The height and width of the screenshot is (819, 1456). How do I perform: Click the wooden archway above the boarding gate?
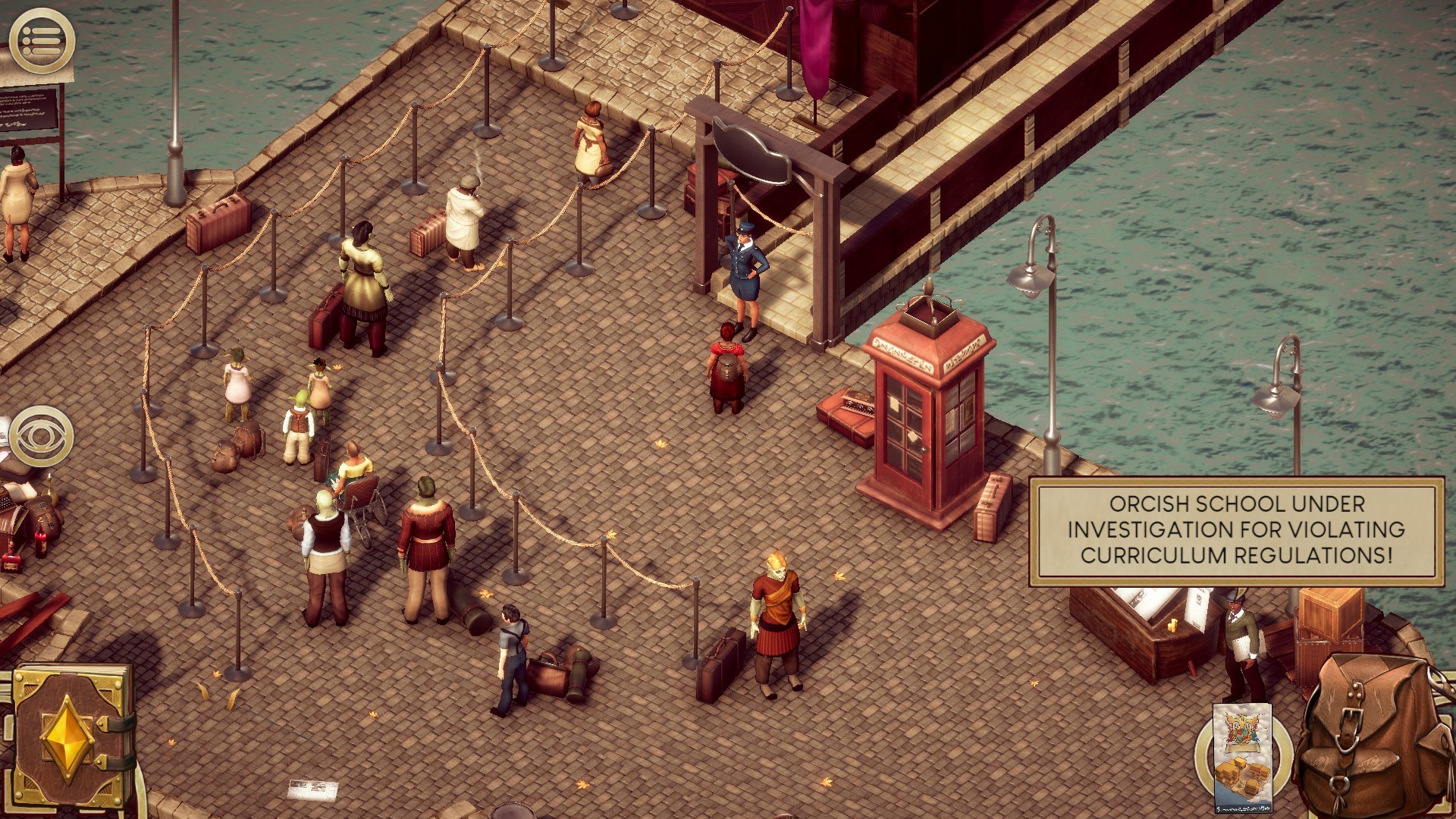click(758, 136)
